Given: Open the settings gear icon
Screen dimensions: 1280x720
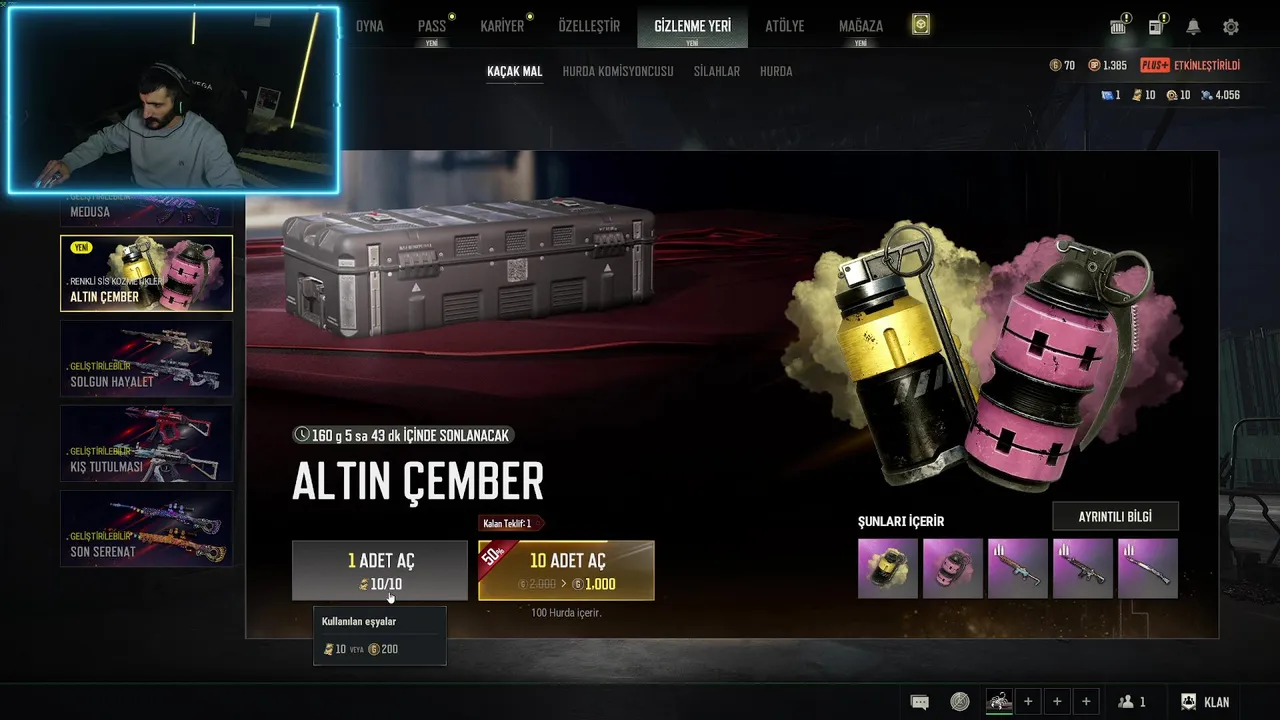Looking at the screenshot, I should (x=1231, y=27).
